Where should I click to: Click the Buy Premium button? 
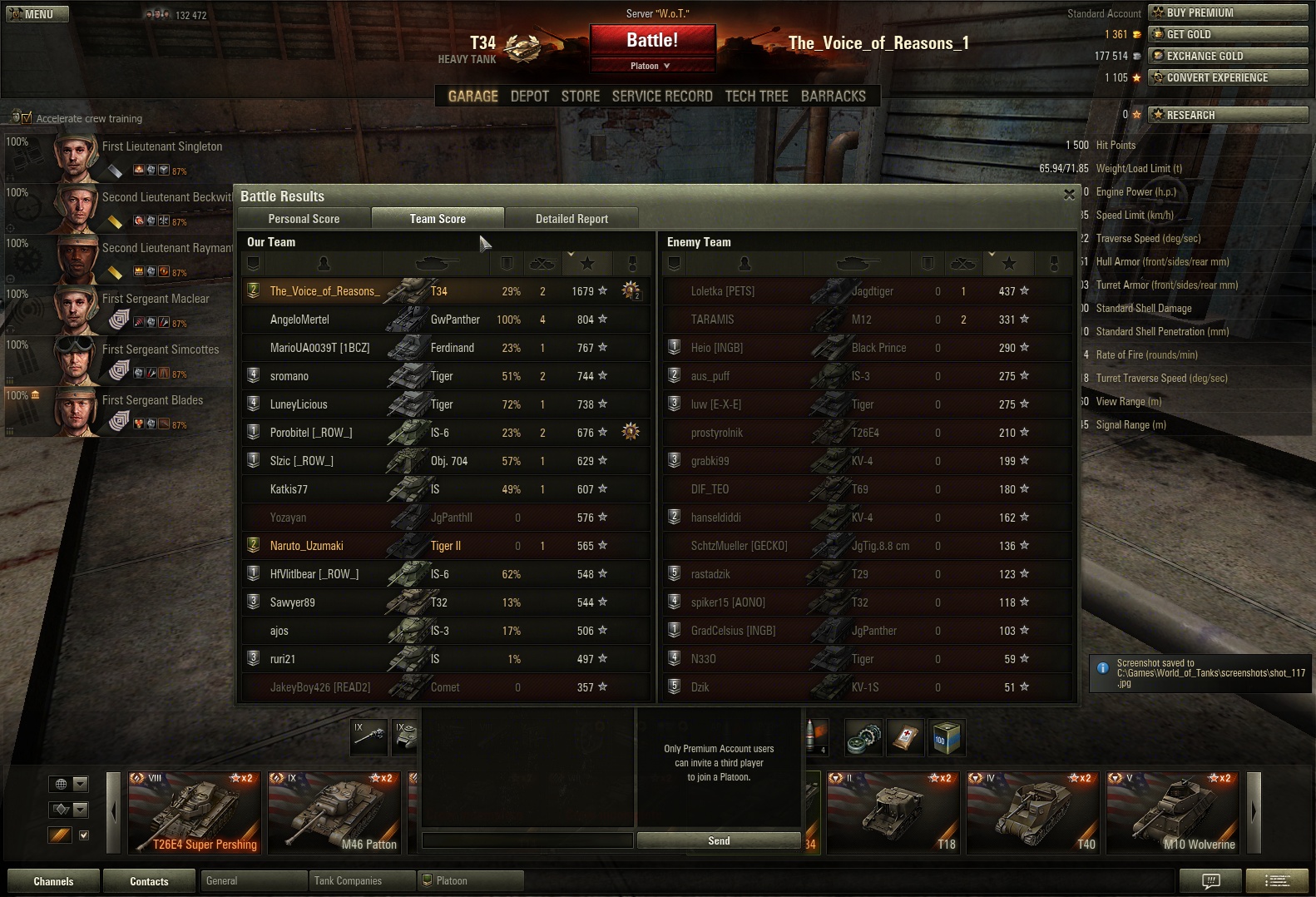[1227, 12]
